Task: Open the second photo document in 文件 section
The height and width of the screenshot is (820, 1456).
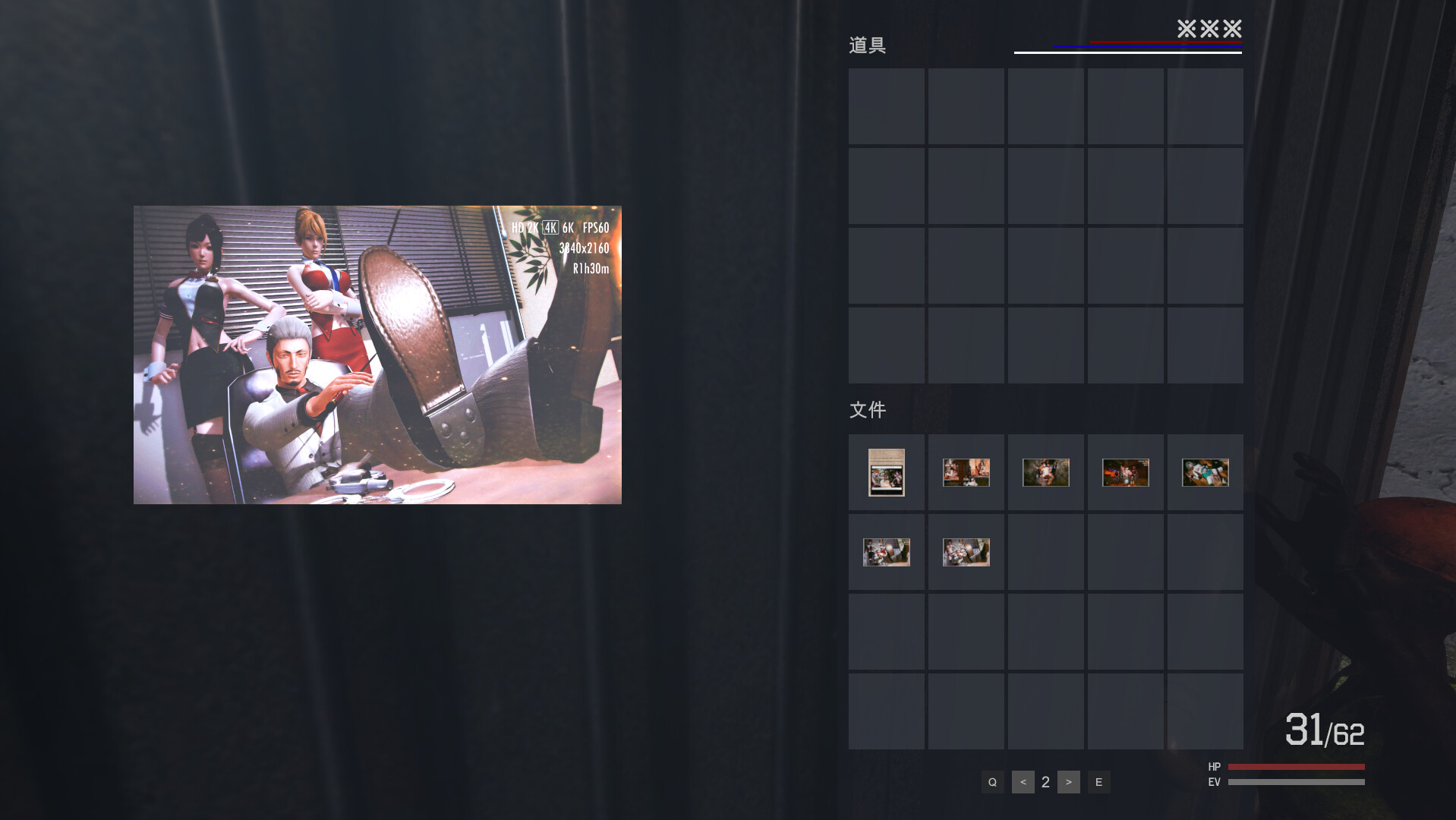Action: pos(966,472)
